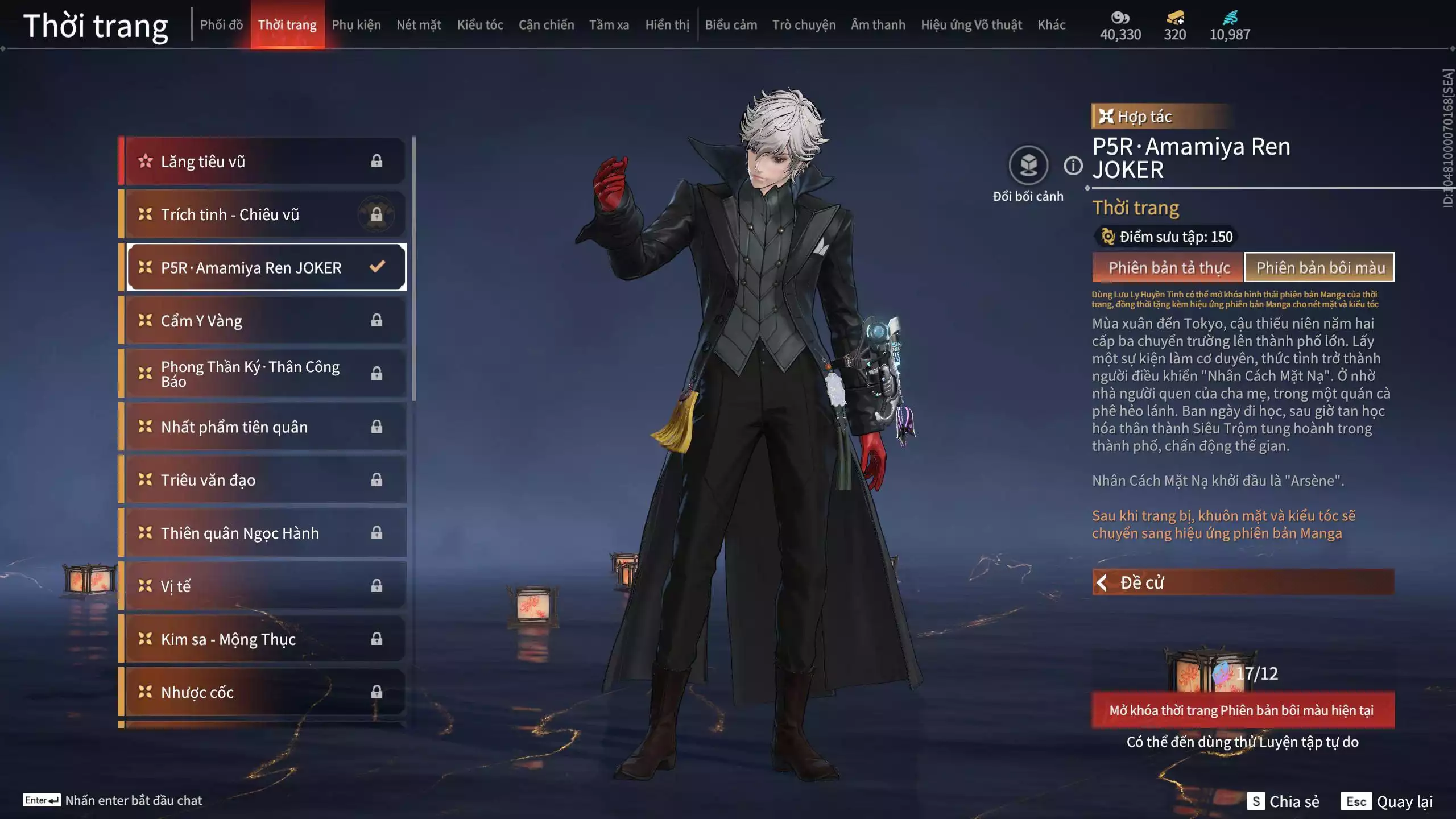This screenshot has width=1456, height=819.
Task: Open the Phụ kiện tab
Action: pyautogui.click(x=356, y=25)
